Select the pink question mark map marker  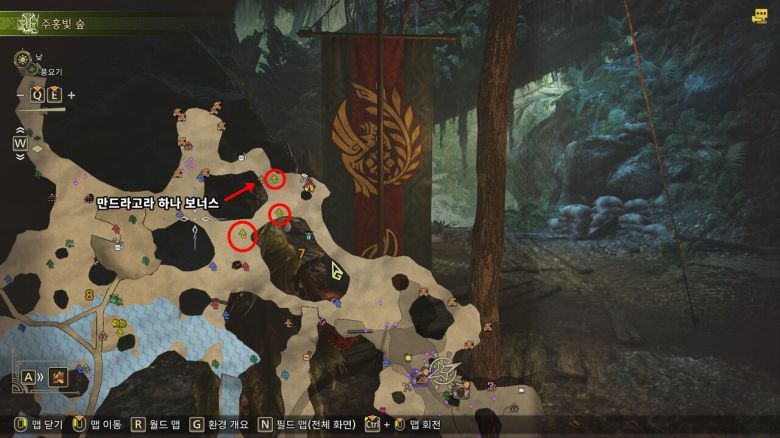[x=491, y=385]
